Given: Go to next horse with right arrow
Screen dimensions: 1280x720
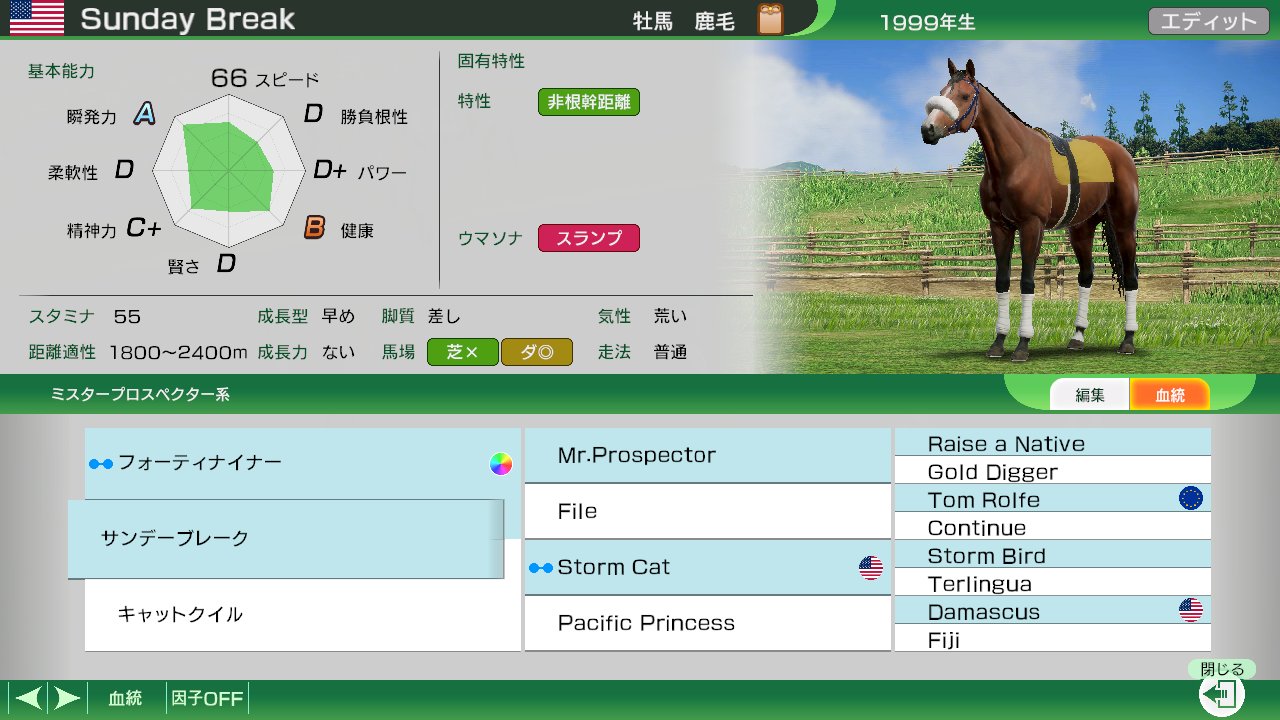Looking at the screenshot, I should pyautogui.click(x=66, y=698).
